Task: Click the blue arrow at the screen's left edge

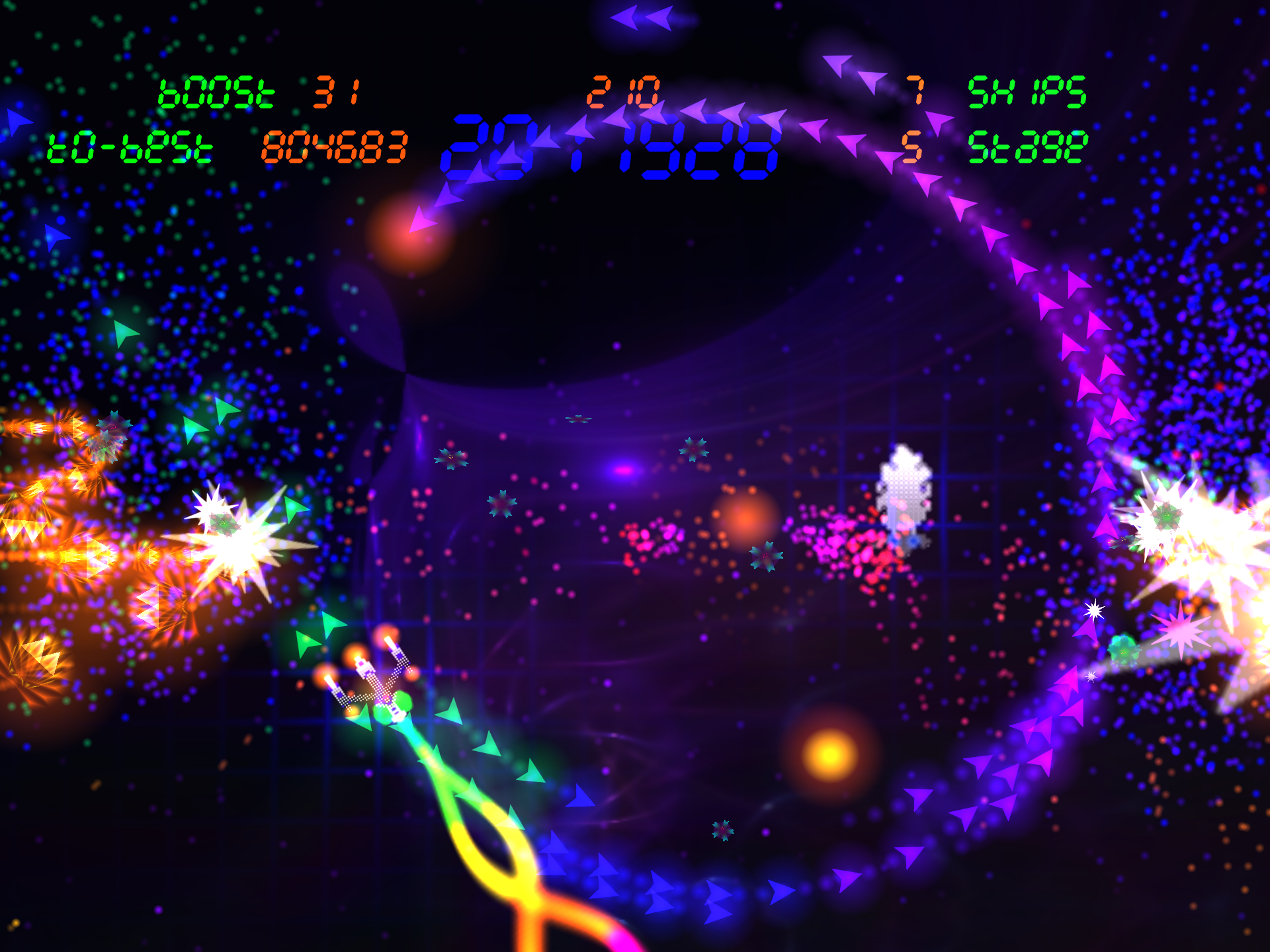Action: click(17, 119)
